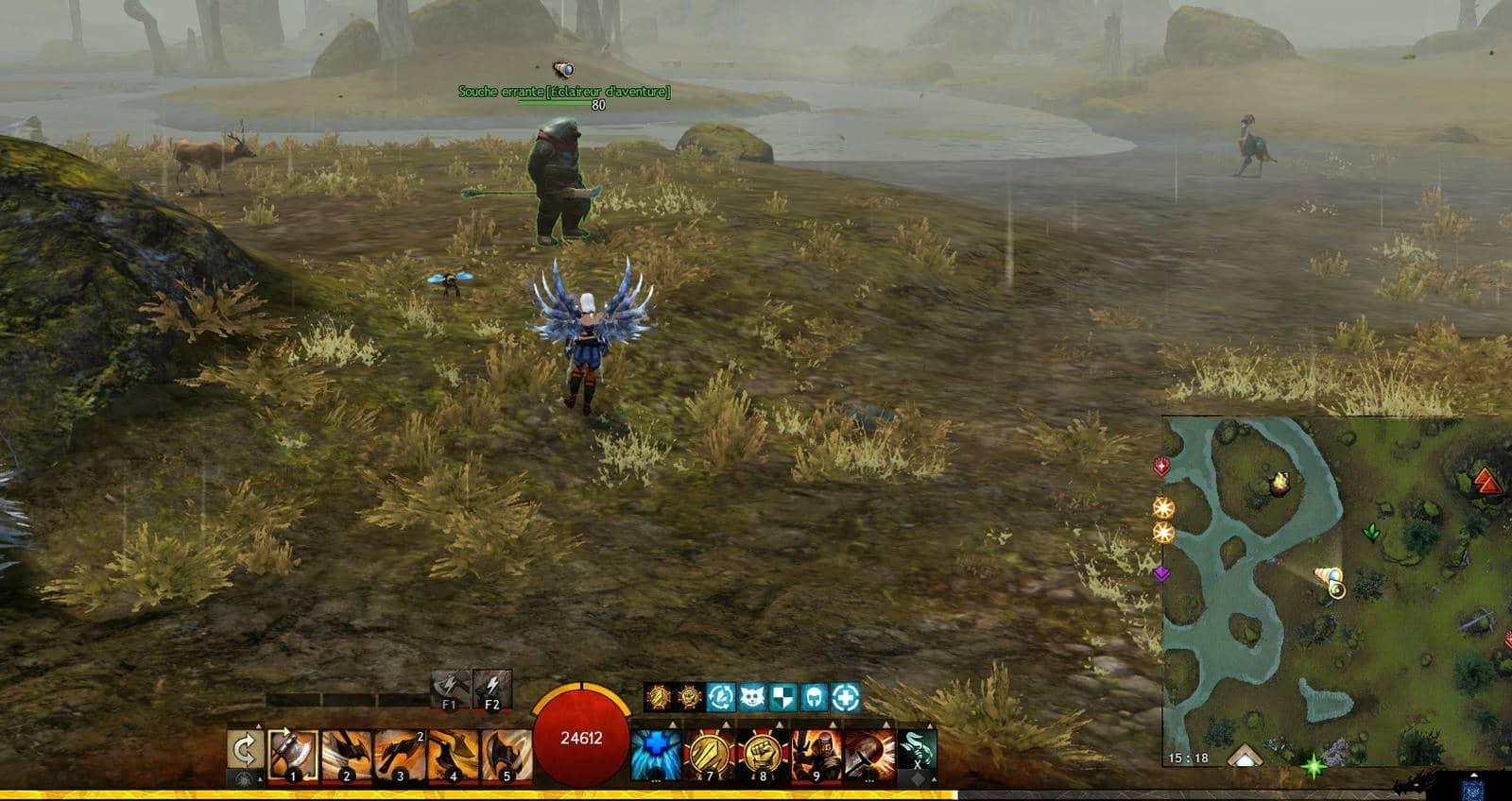Click the purple diamond icon beside the minimap

click(1161, 572)
